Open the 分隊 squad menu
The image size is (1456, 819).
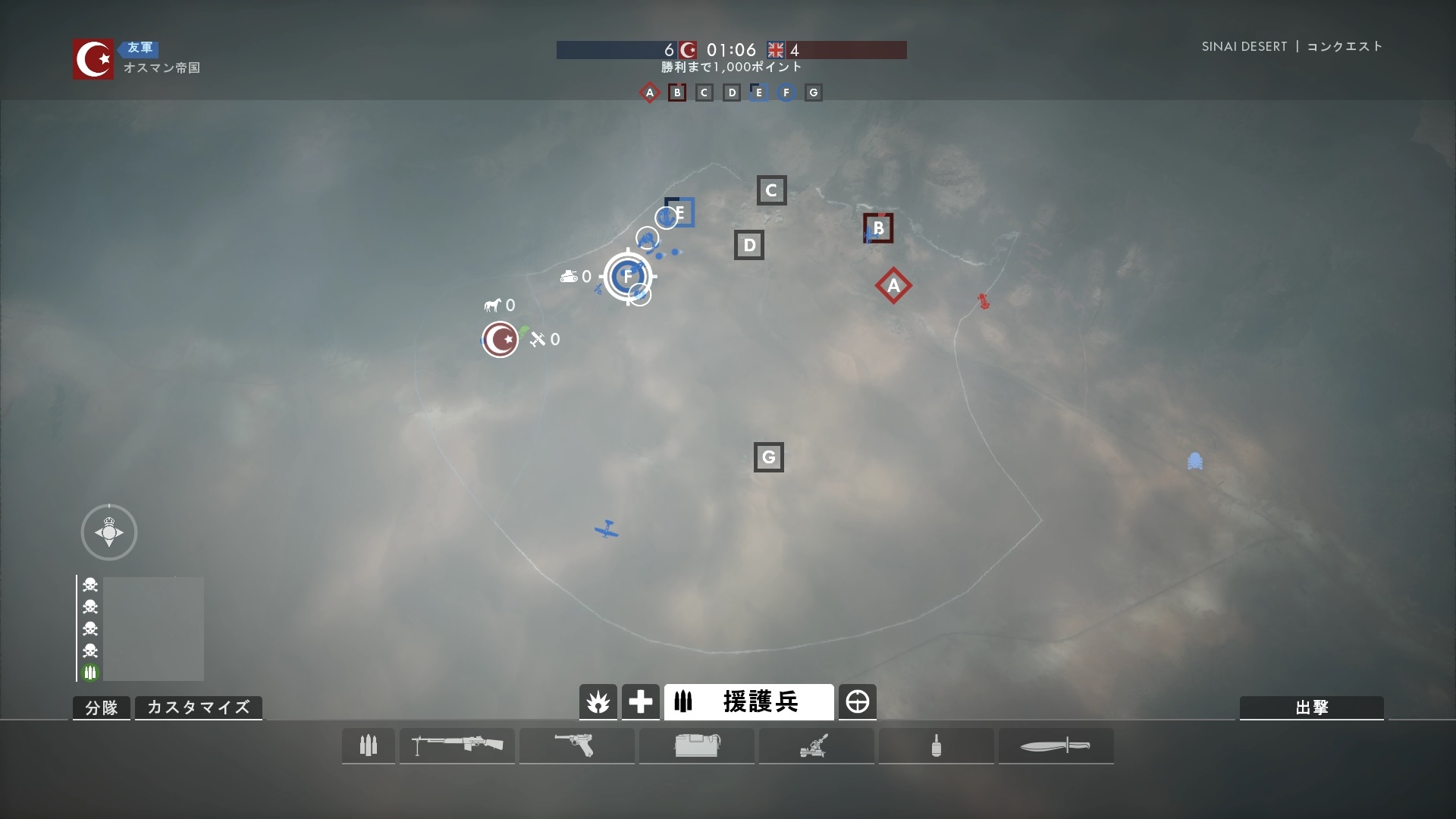pos(102,708)
